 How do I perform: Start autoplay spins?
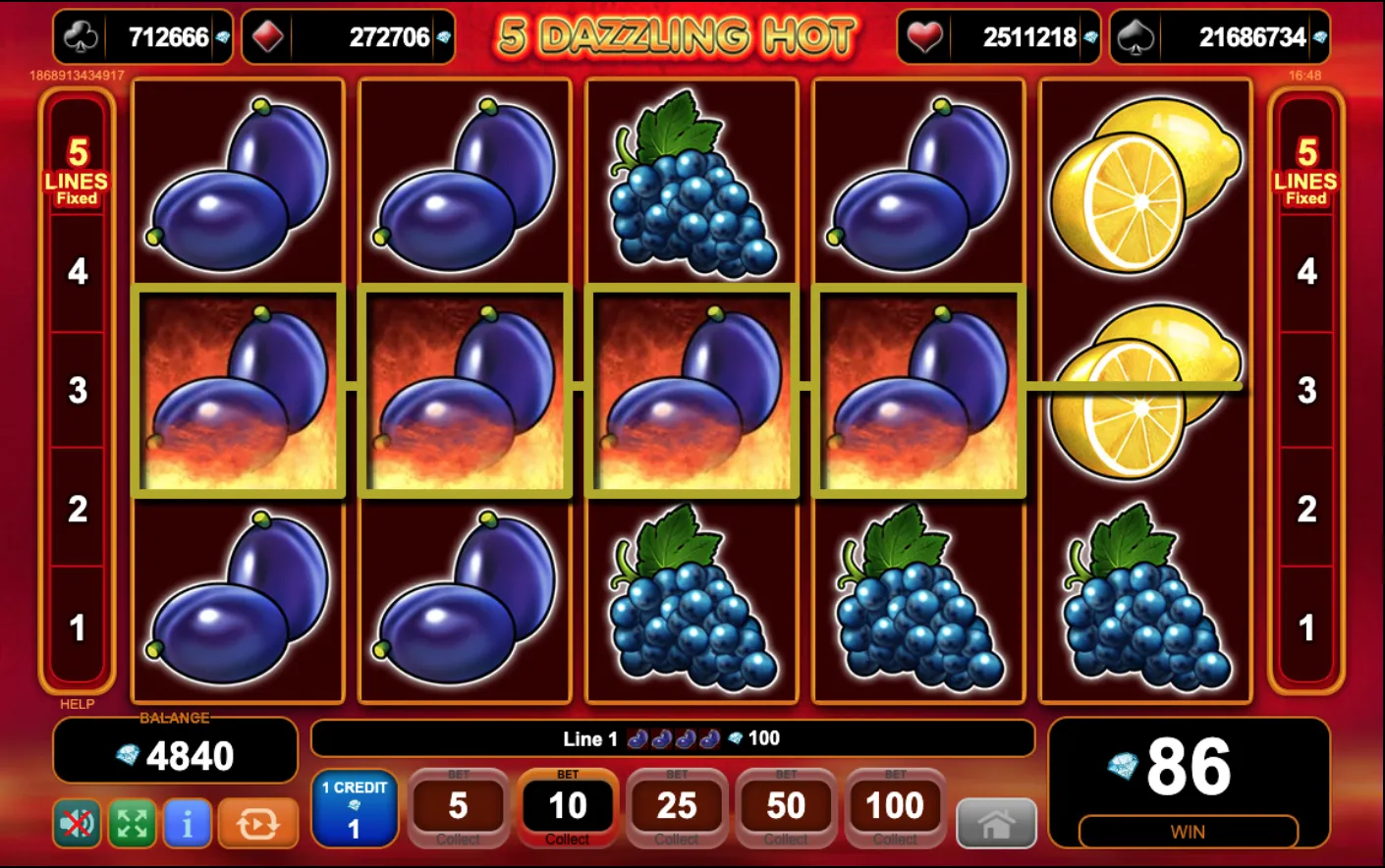(259, 823)
